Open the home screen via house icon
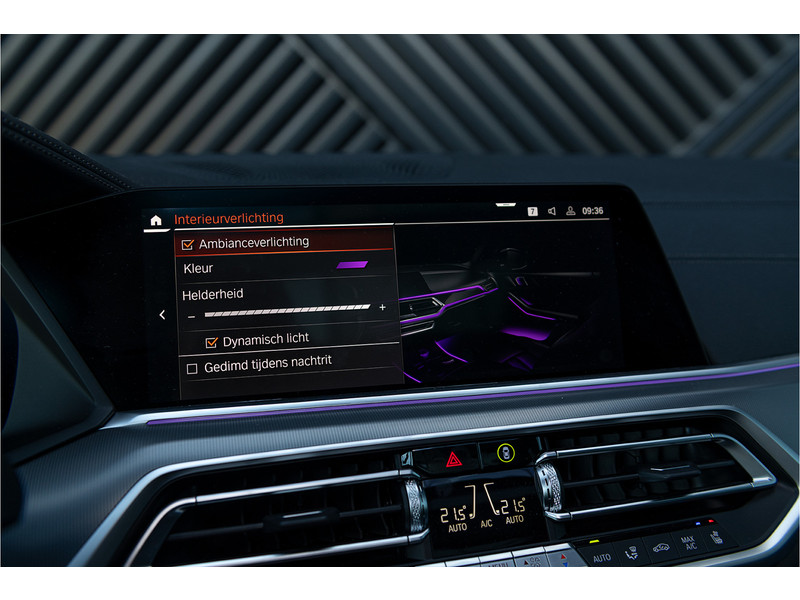 coord(155,219)
